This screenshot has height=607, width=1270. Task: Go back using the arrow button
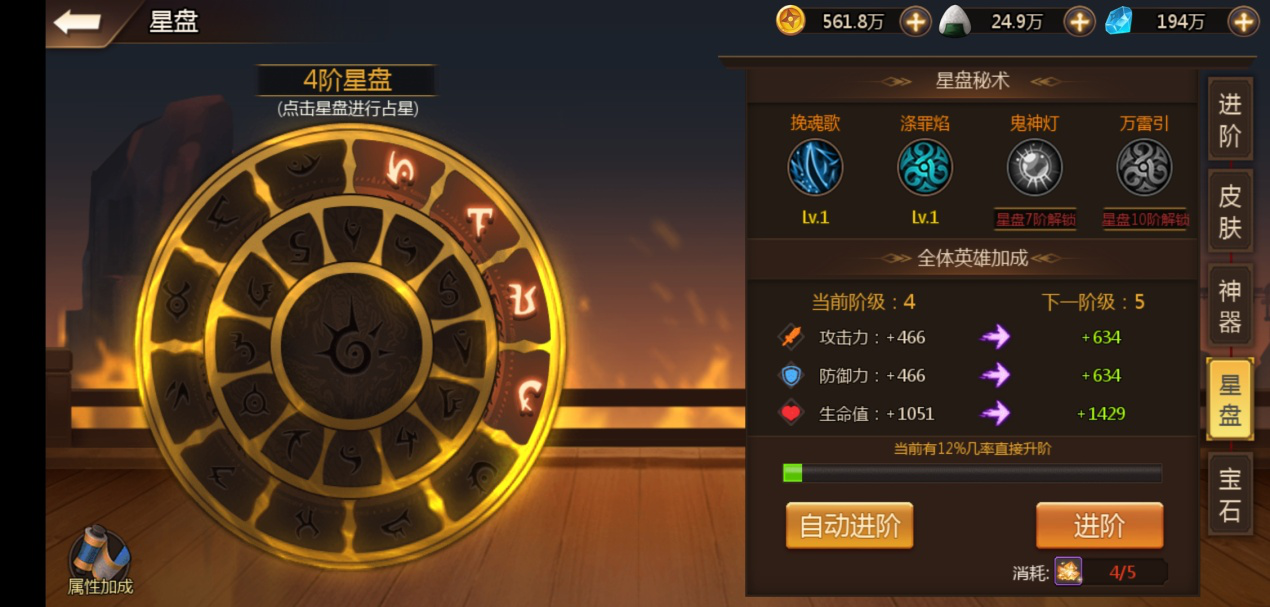(x=77, y=22)
